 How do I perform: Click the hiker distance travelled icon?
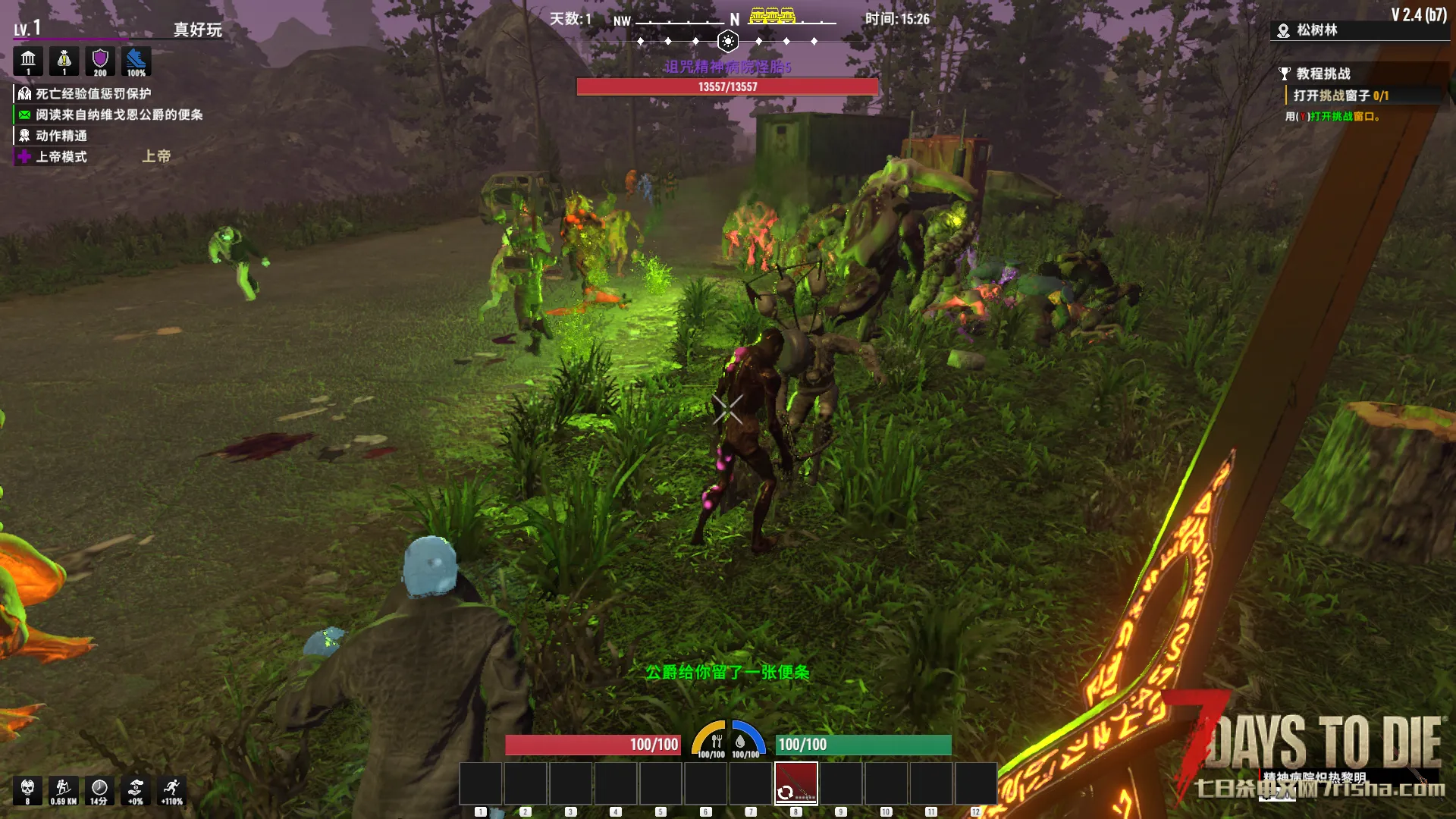[64, 790]
